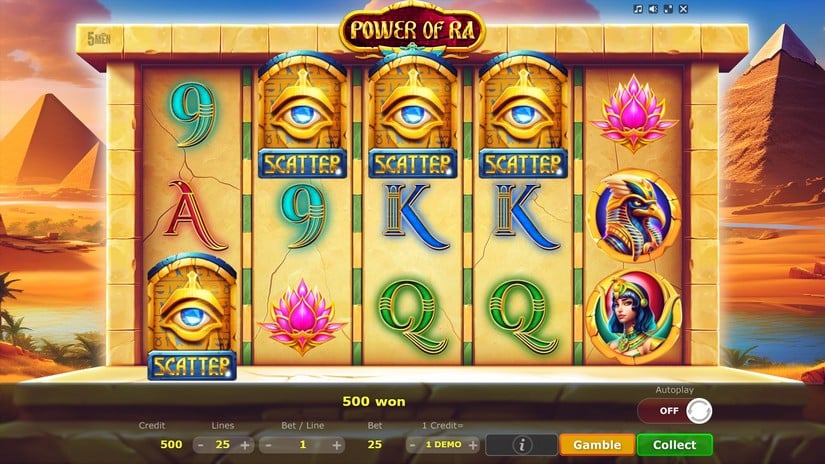Increase the credit denomination value
The image size is (825, 464).
click(473, 445)
